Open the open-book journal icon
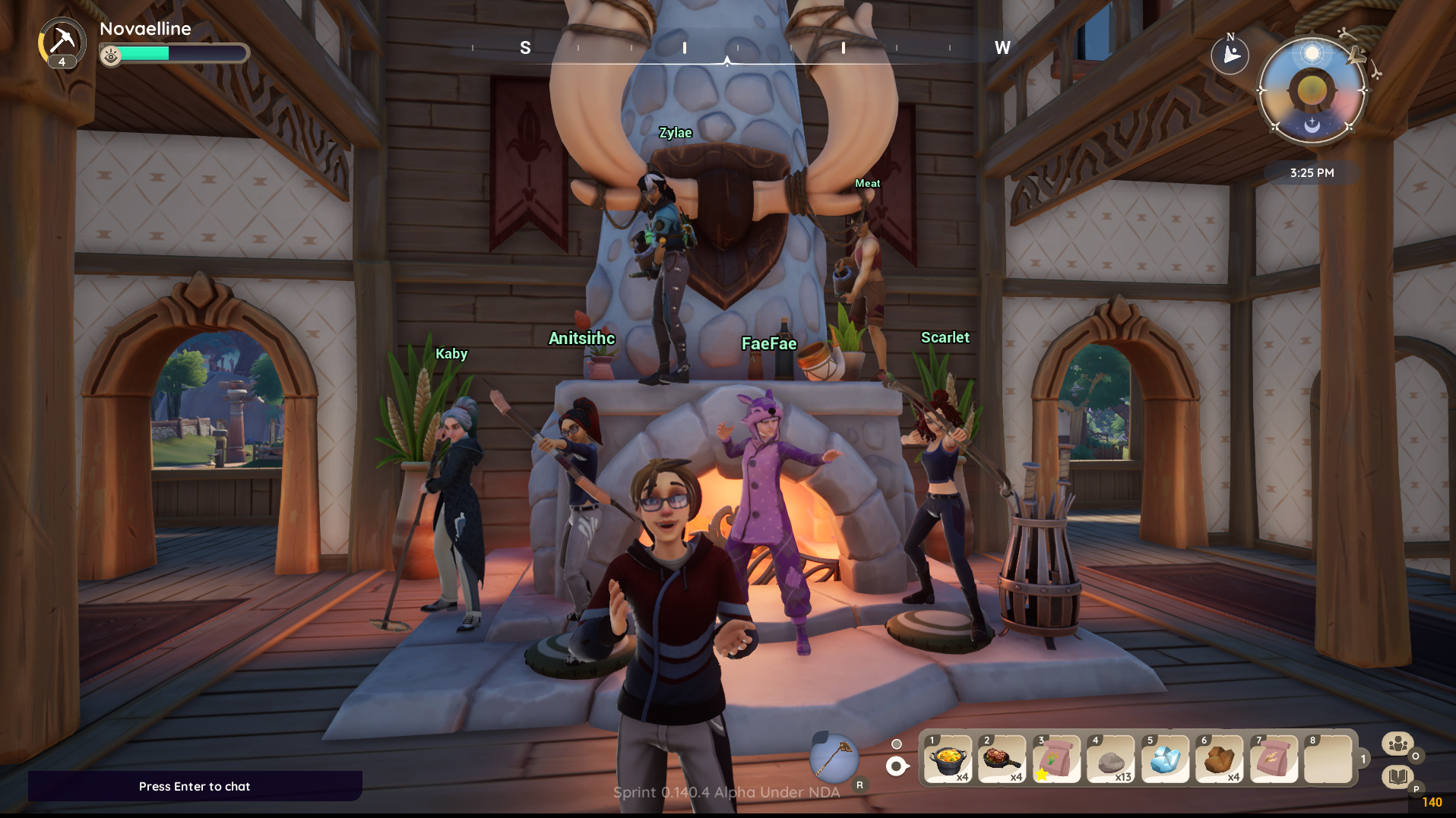The height and width of the screenshot is (818, 1456). click(x=1397, y=776)
